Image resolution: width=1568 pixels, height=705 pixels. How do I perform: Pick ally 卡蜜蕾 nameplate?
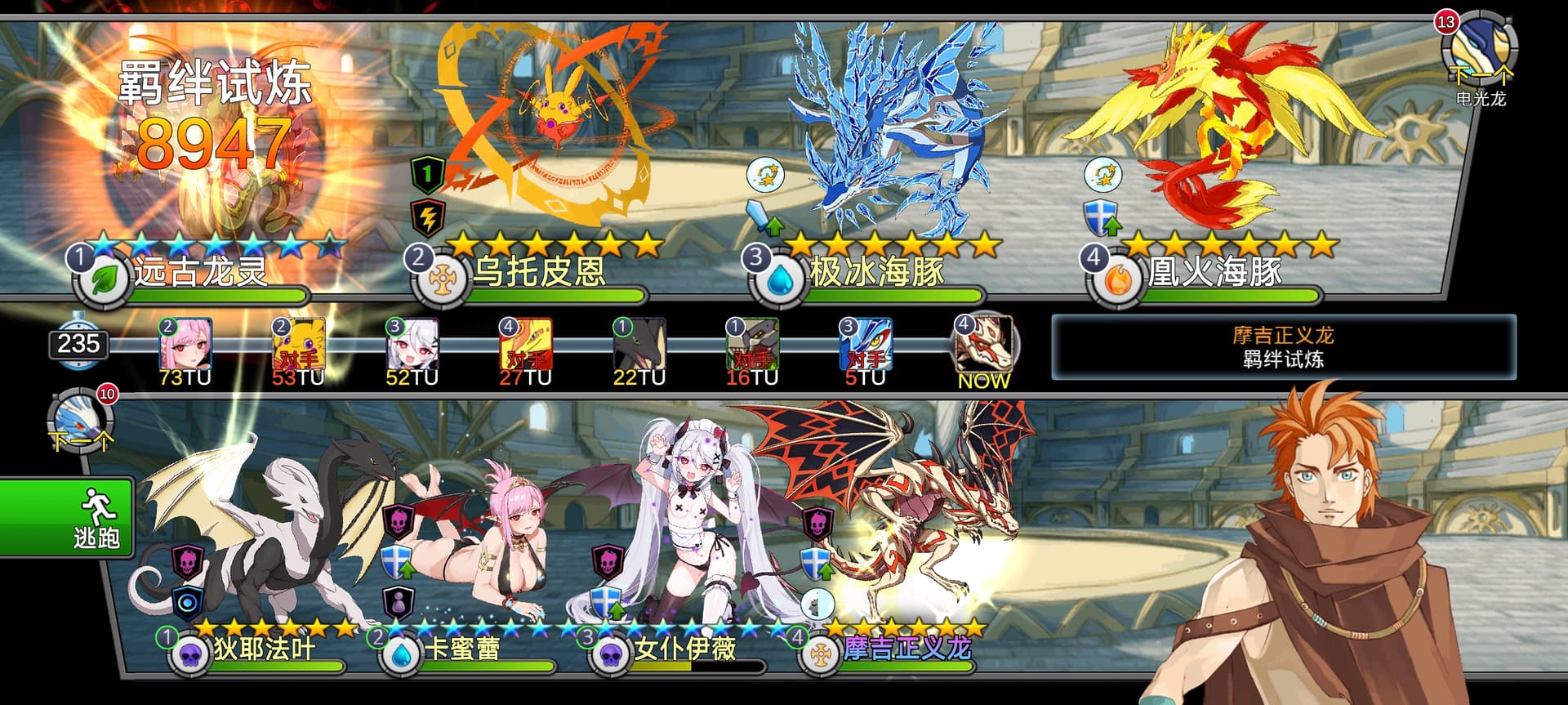coord(462,649)
